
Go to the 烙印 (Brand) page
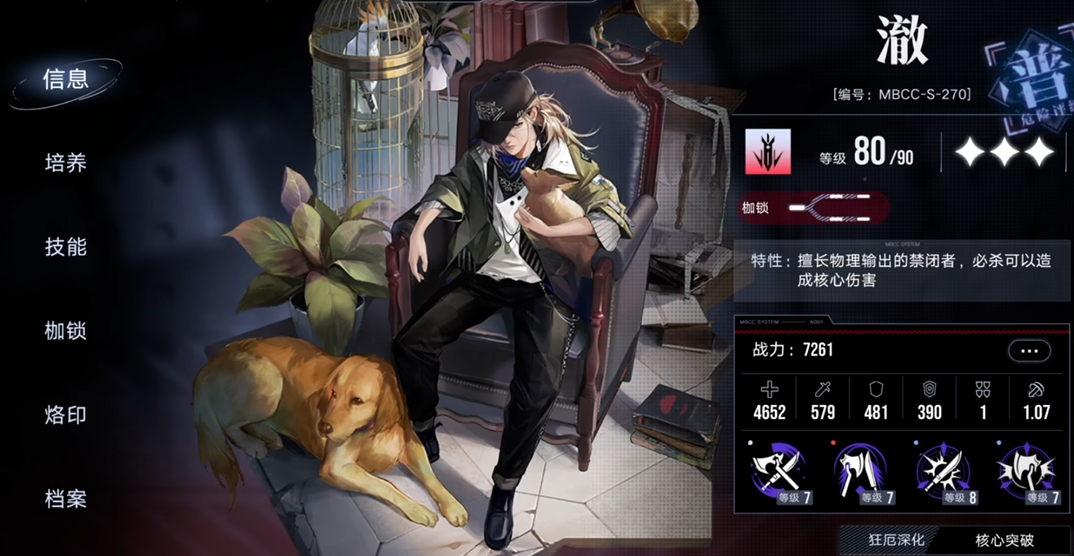click(x=66, y=415)
